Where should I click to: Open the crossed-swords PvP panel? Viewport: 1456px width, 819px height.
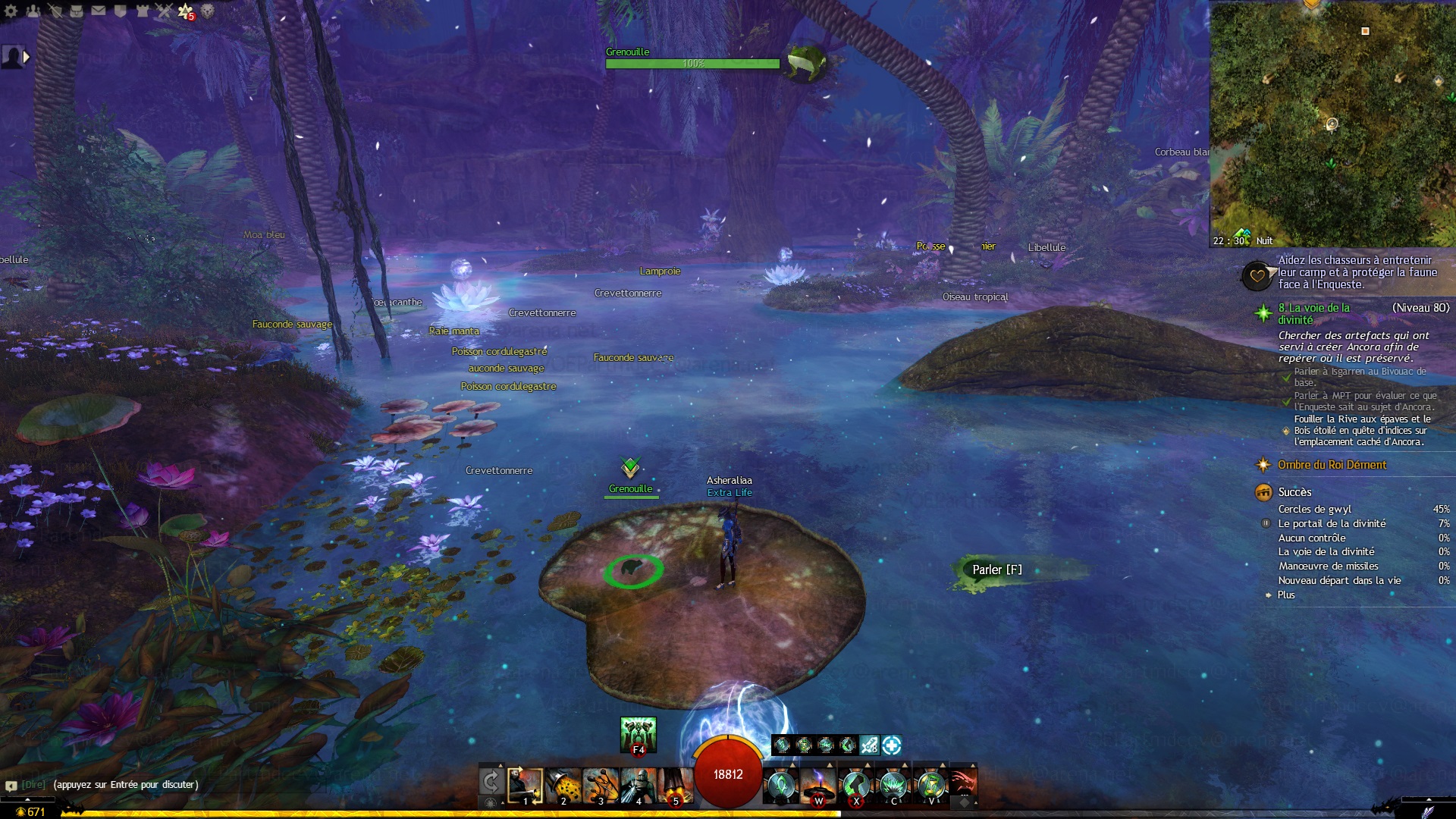[x=165, y=11]
